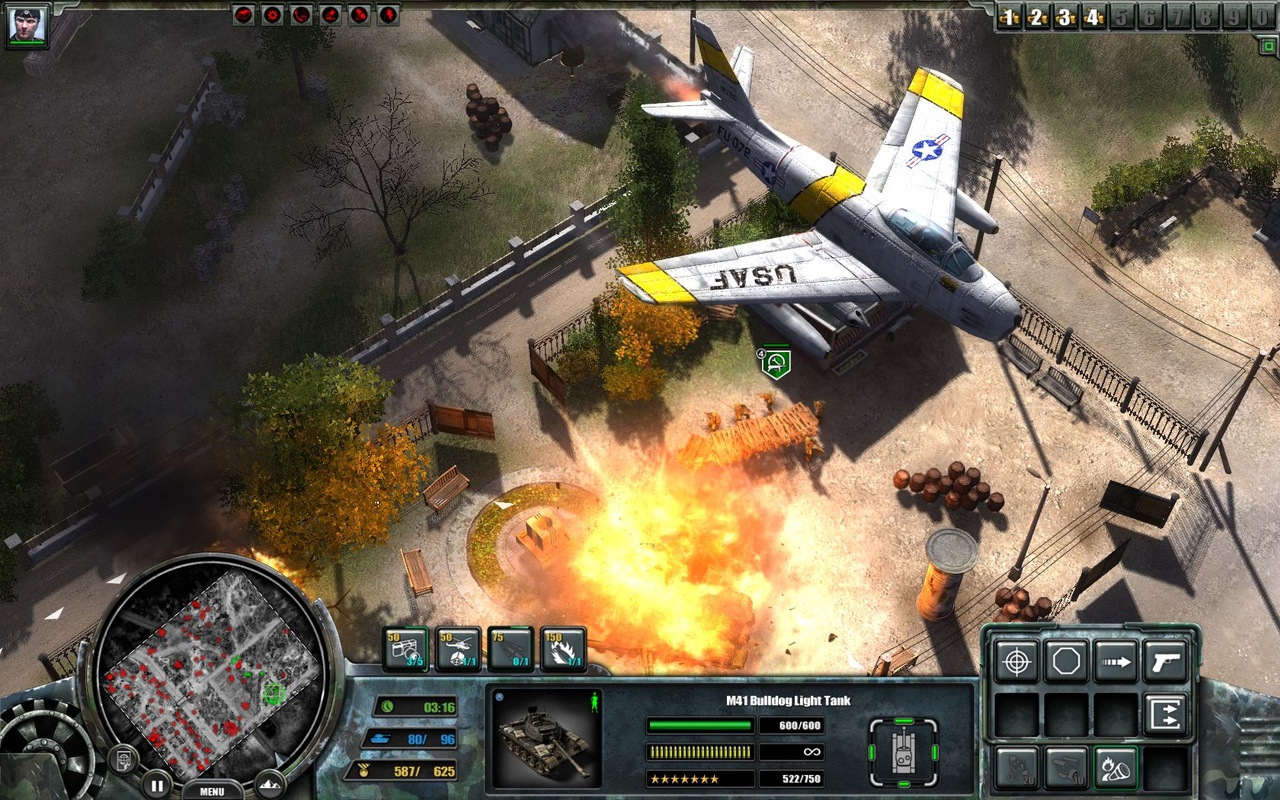Select the commander portrait
Screen dimensions: 1280x800
pos(26,26)
